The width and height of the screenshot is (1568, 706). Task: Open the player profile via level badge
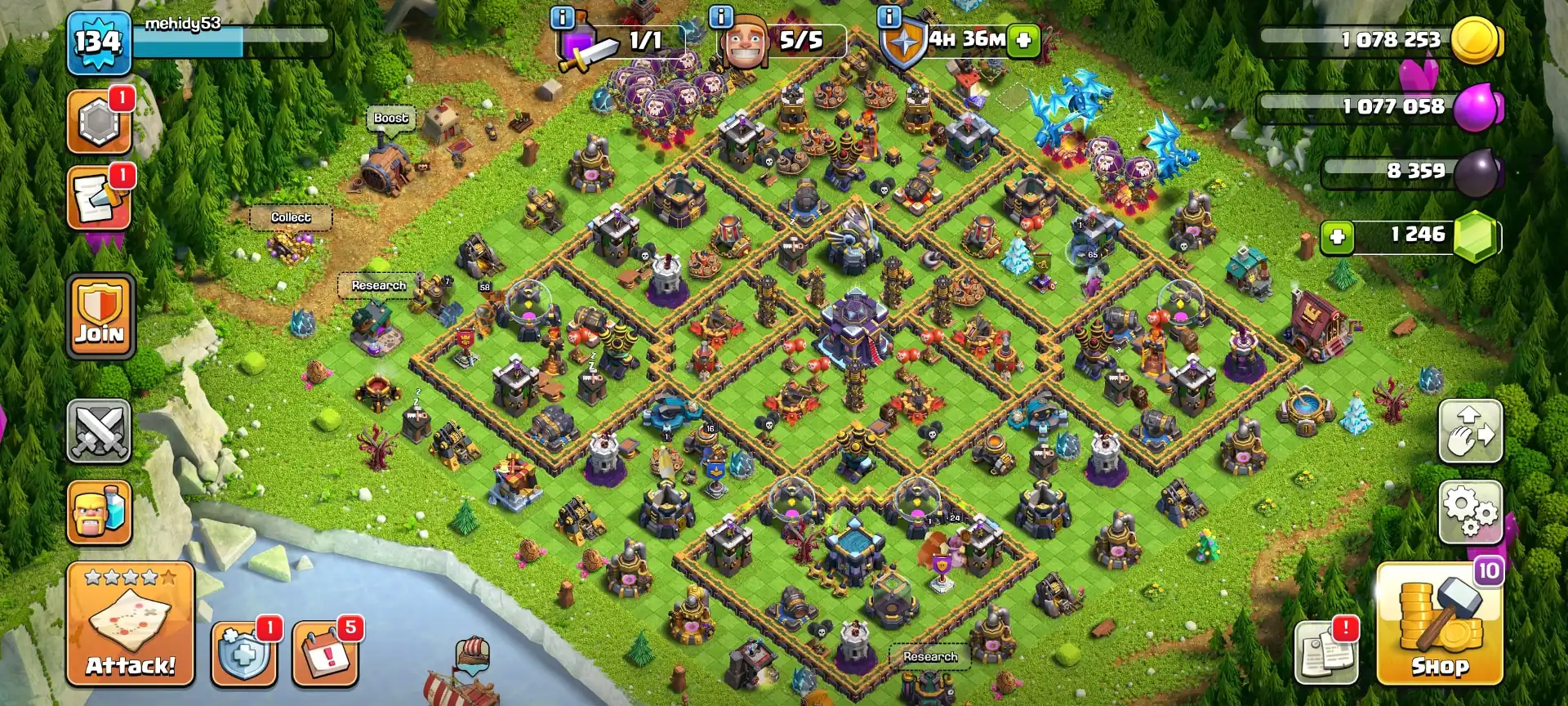pos(98,39)
